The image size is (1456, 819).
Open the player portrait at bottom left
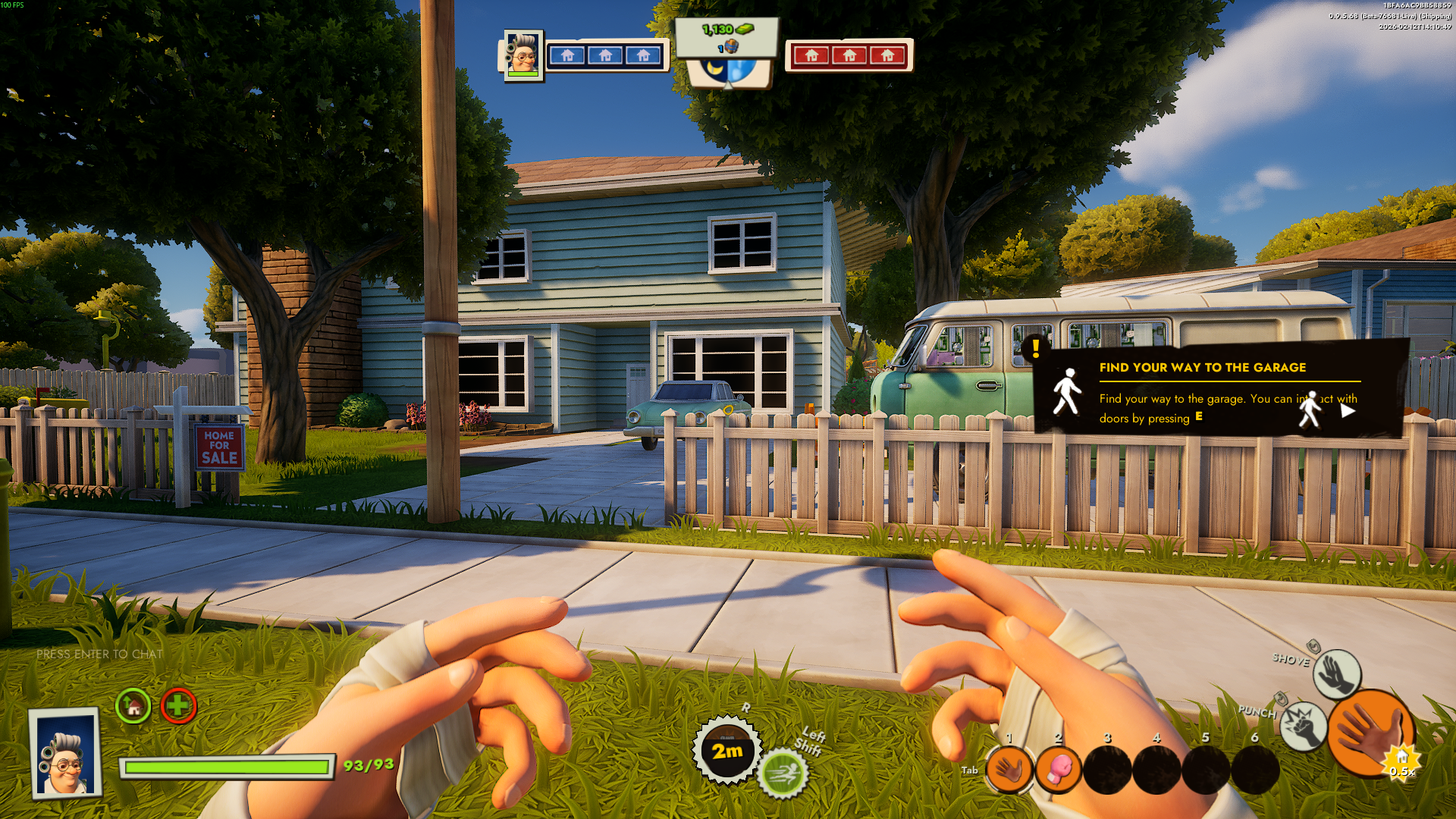65,753
